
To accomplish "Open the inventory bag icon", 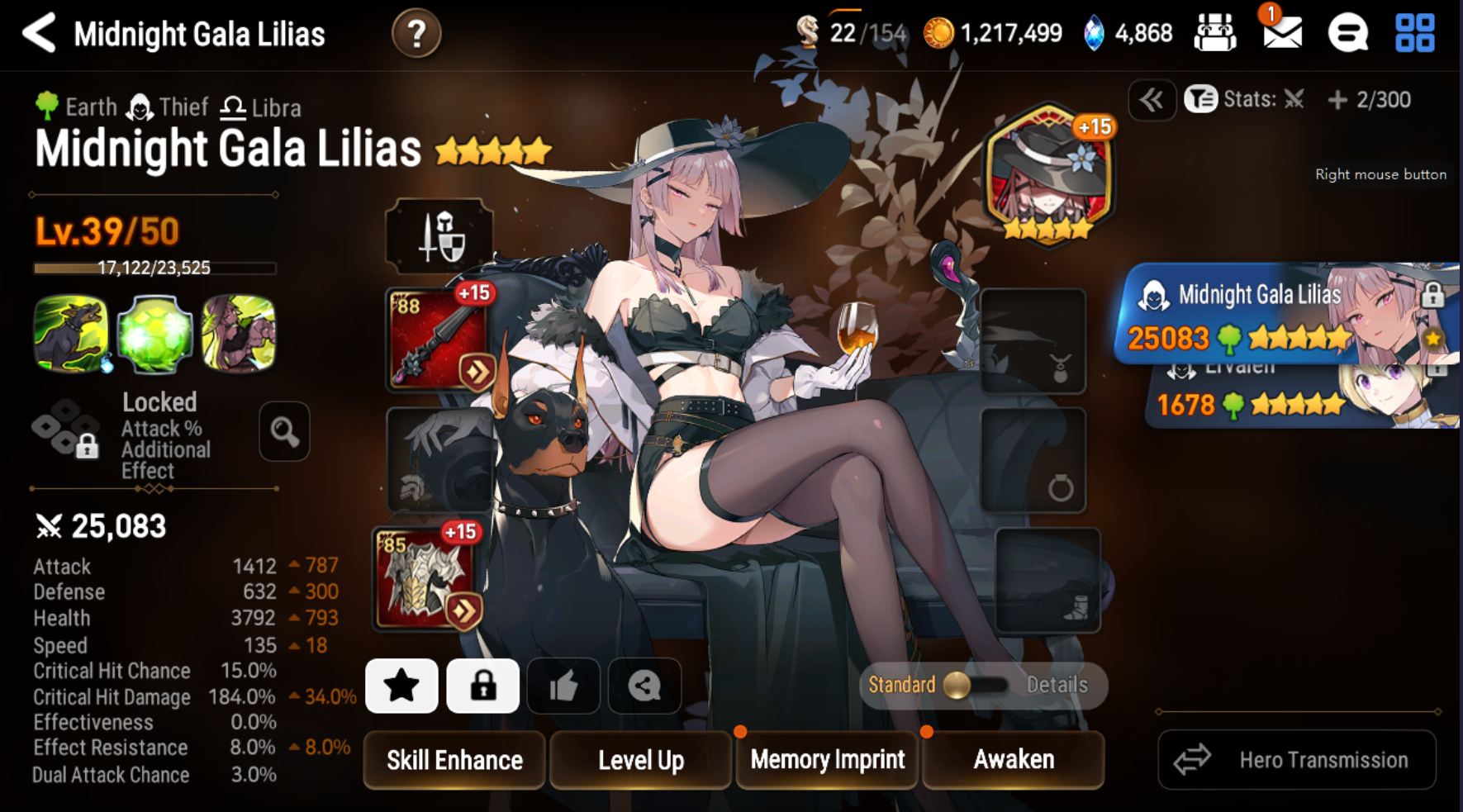I will click(x=1214, y=33).
